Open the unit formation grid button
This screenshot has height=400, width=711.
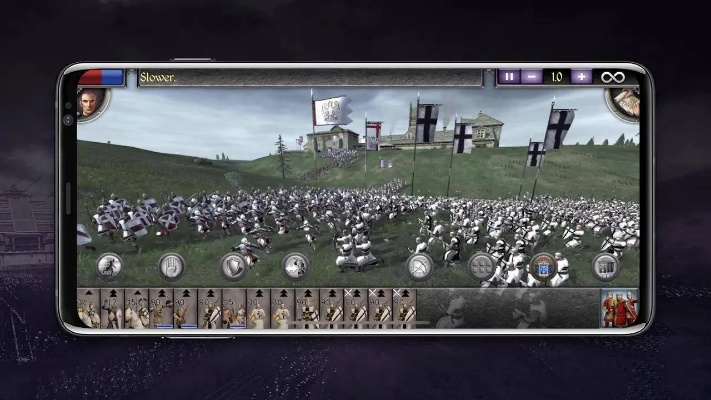click(482, 266)
